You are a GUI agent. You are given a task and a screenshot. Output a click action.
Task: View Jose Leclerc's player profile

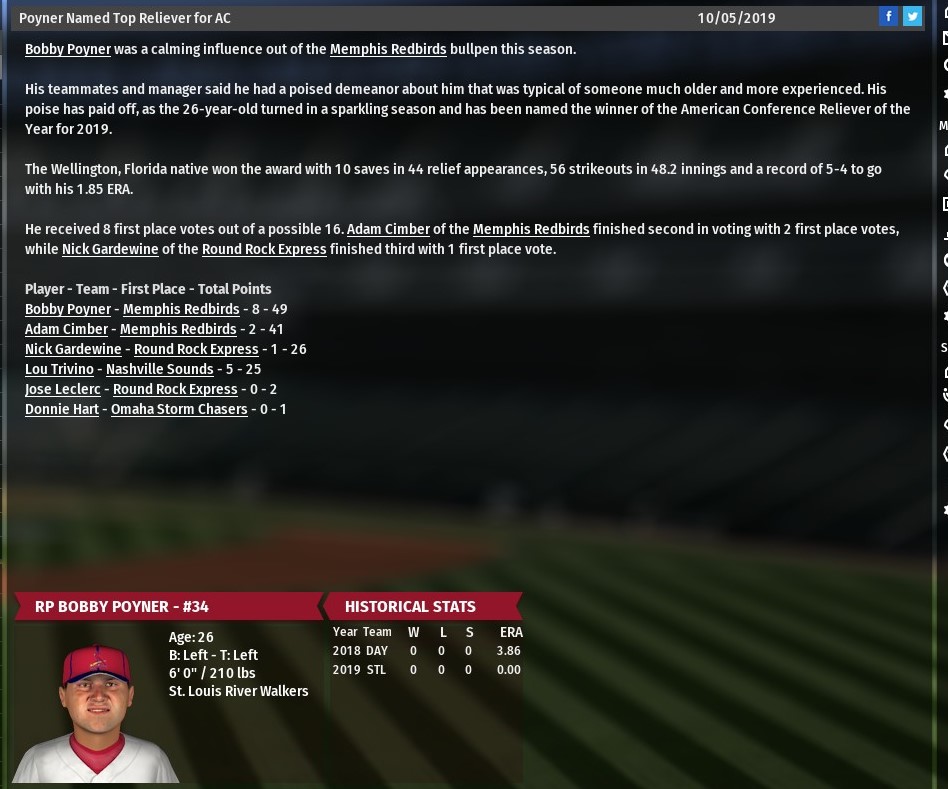point(62,389)
